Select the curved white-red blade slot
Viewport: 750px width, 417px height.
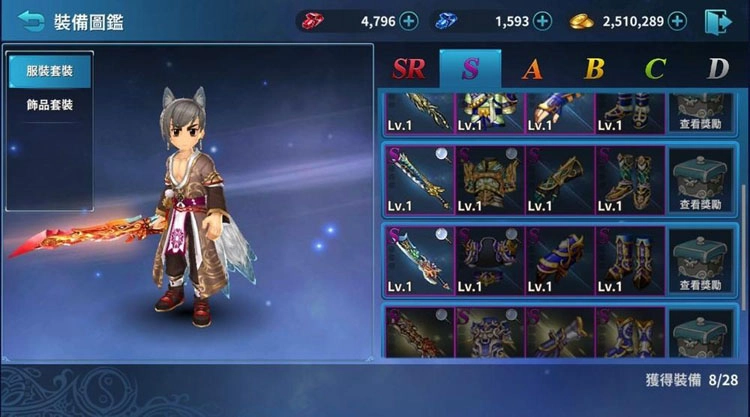pyautogui.click(x=420, y=258)
